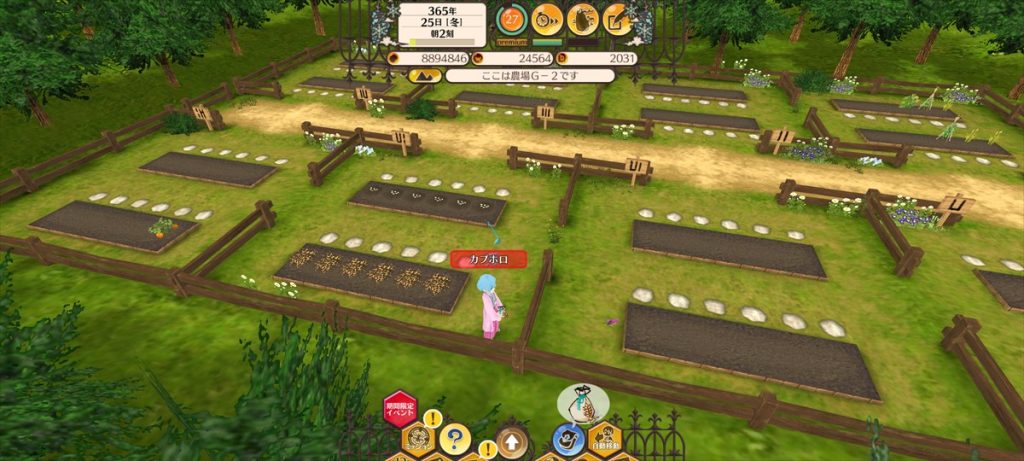Expand the menu with the up arrow

(x=513, y=441)
